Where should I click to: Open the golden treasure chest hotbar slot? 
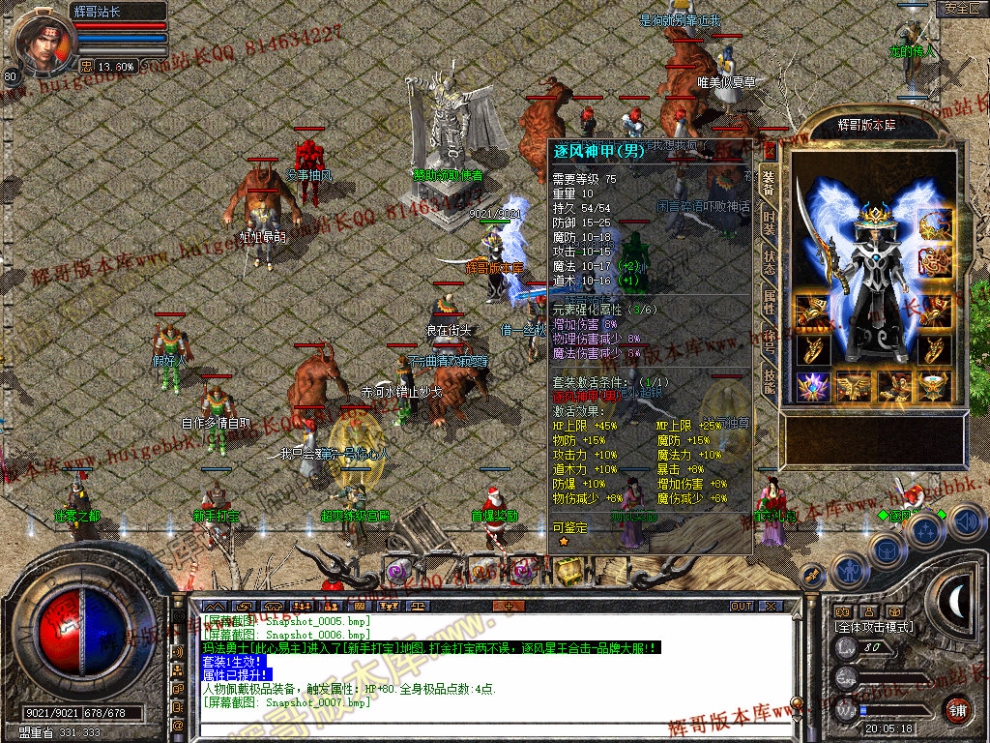pyautogui.click(x=570, y=571)
